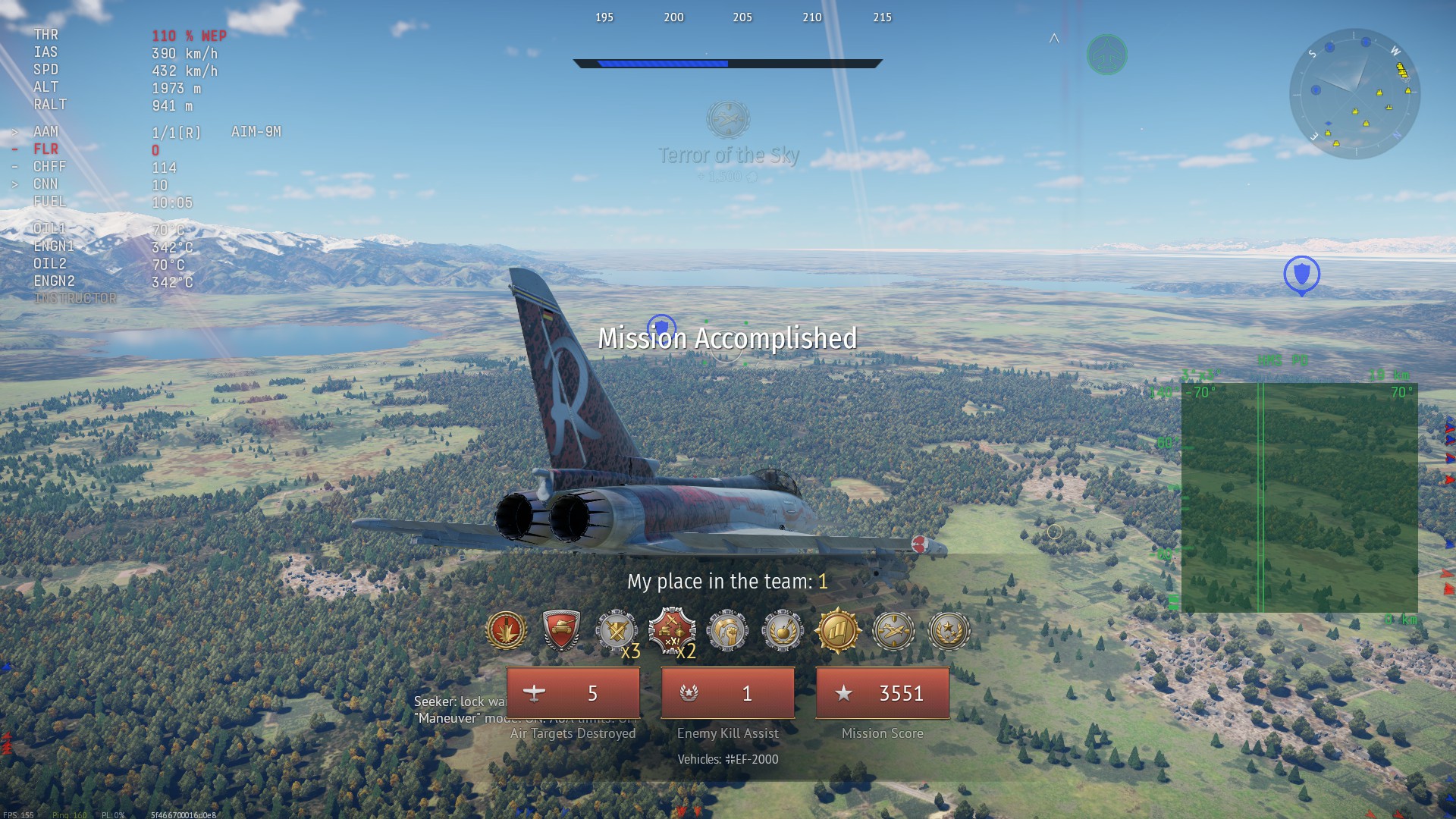The image size is (1456, 819).
Task: Click the Terror of the Sky award
Action: (x=728, y=120)
